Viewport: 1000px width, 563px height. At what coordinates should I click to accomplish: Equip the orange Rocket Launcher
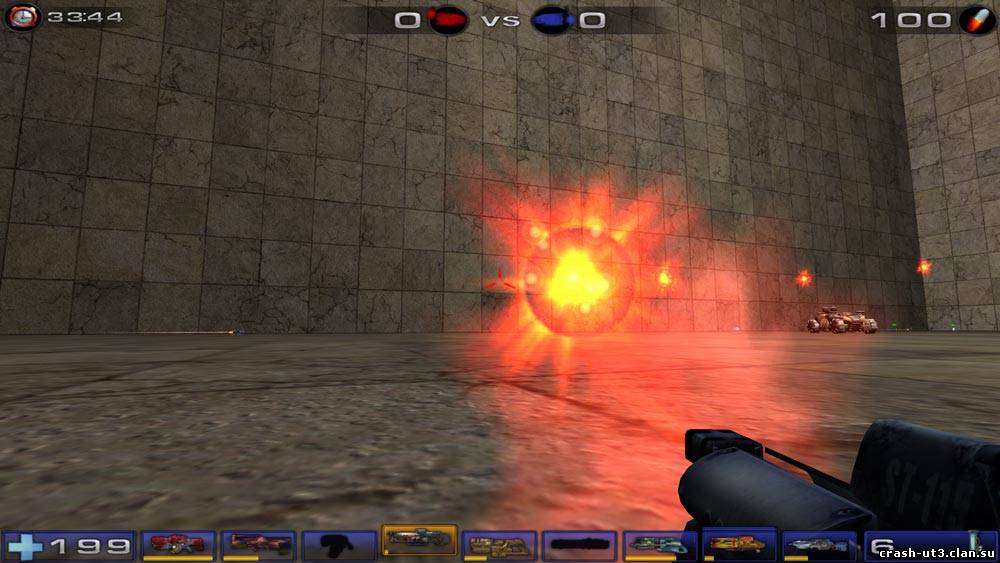pos(739,544)
